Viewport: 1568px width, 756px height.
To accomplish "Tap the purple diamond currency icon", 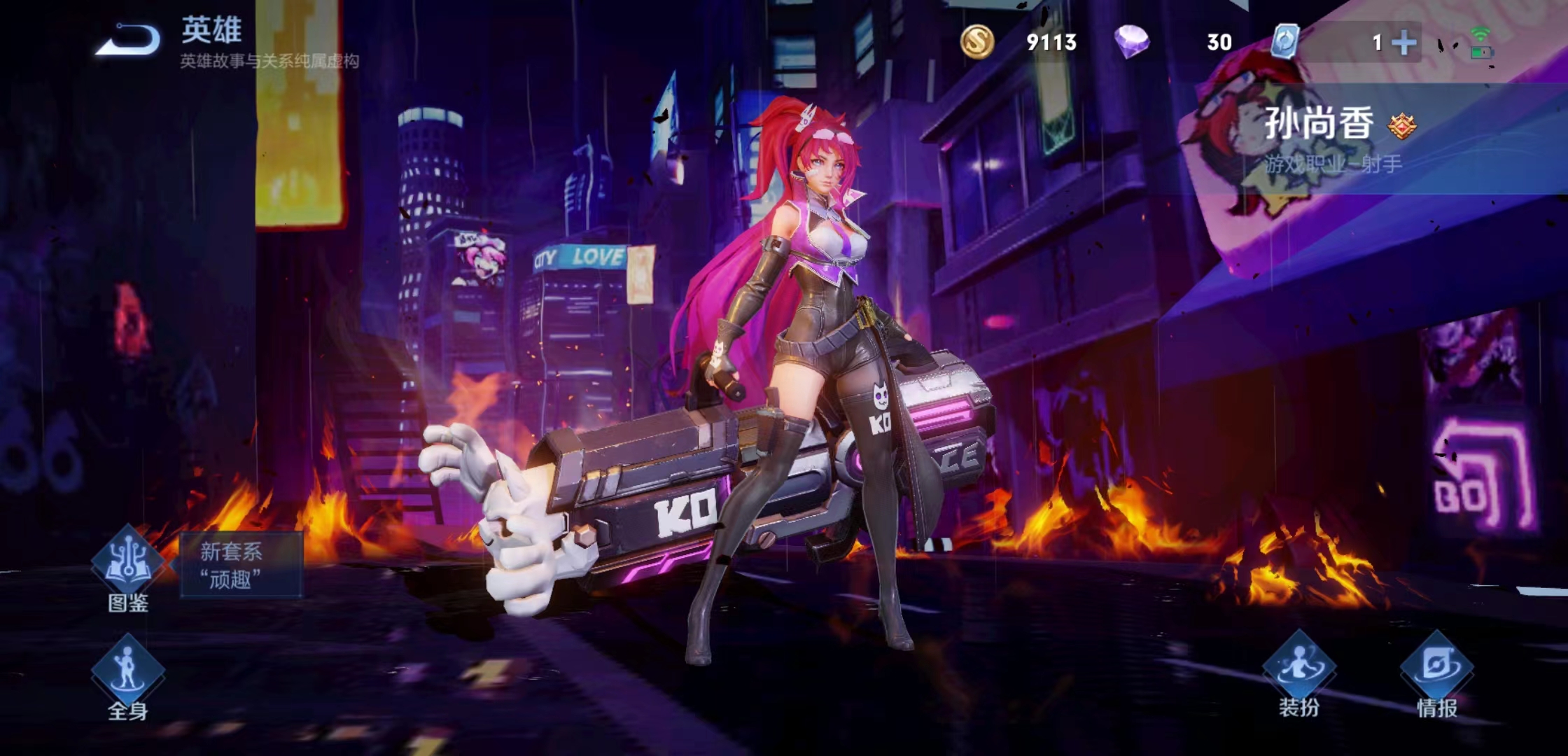I will coord(1131,41).
